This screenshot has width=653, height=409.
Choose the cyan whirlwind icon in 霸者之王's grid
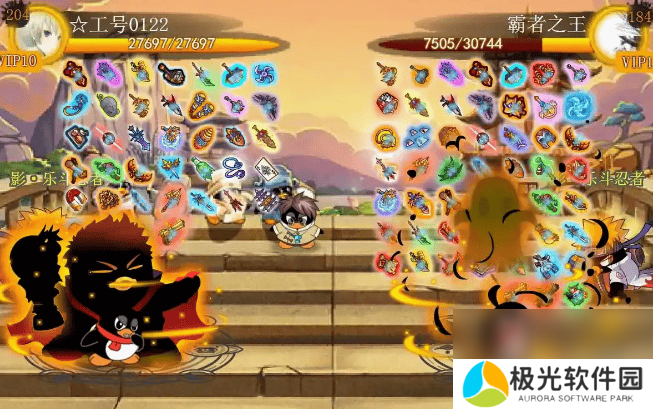click(577, 105)
